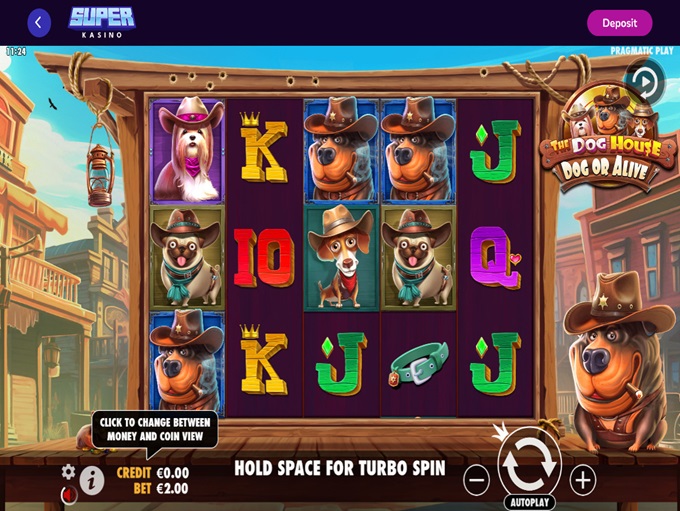Decrease the bet with the minus button
This screenshot has height=511, width=680.
click(477, 480)
